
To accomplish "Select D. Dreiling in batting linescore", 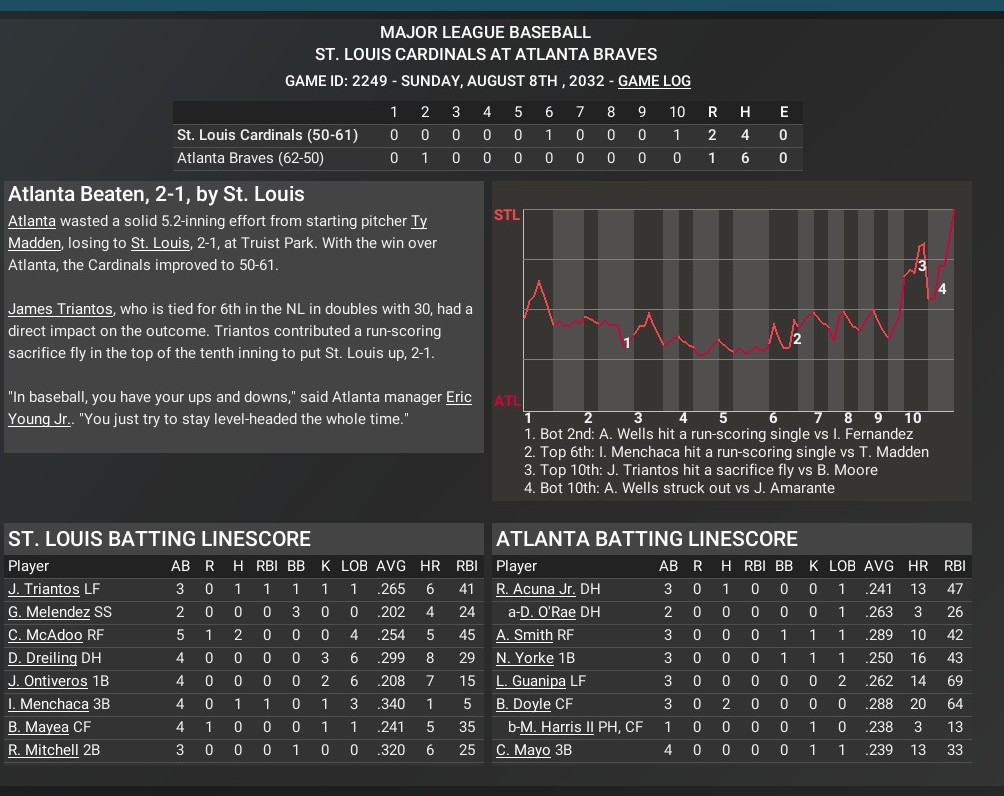I will pyautogui.click(x=43, y=658).
